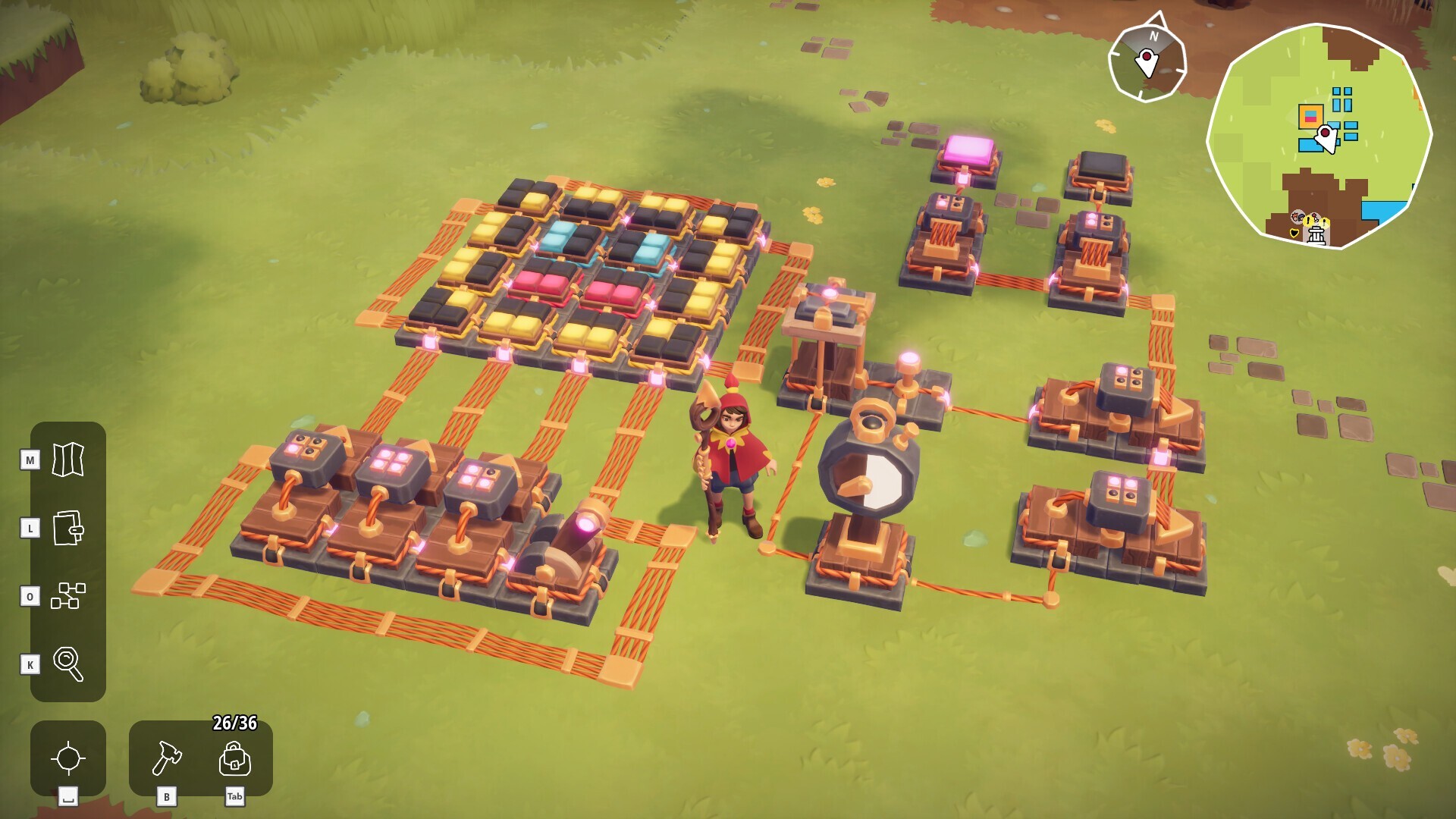Click the Tab key hint under the backpack
The width and height of the screenshot is (1456, 819).
tap(234, 797)
